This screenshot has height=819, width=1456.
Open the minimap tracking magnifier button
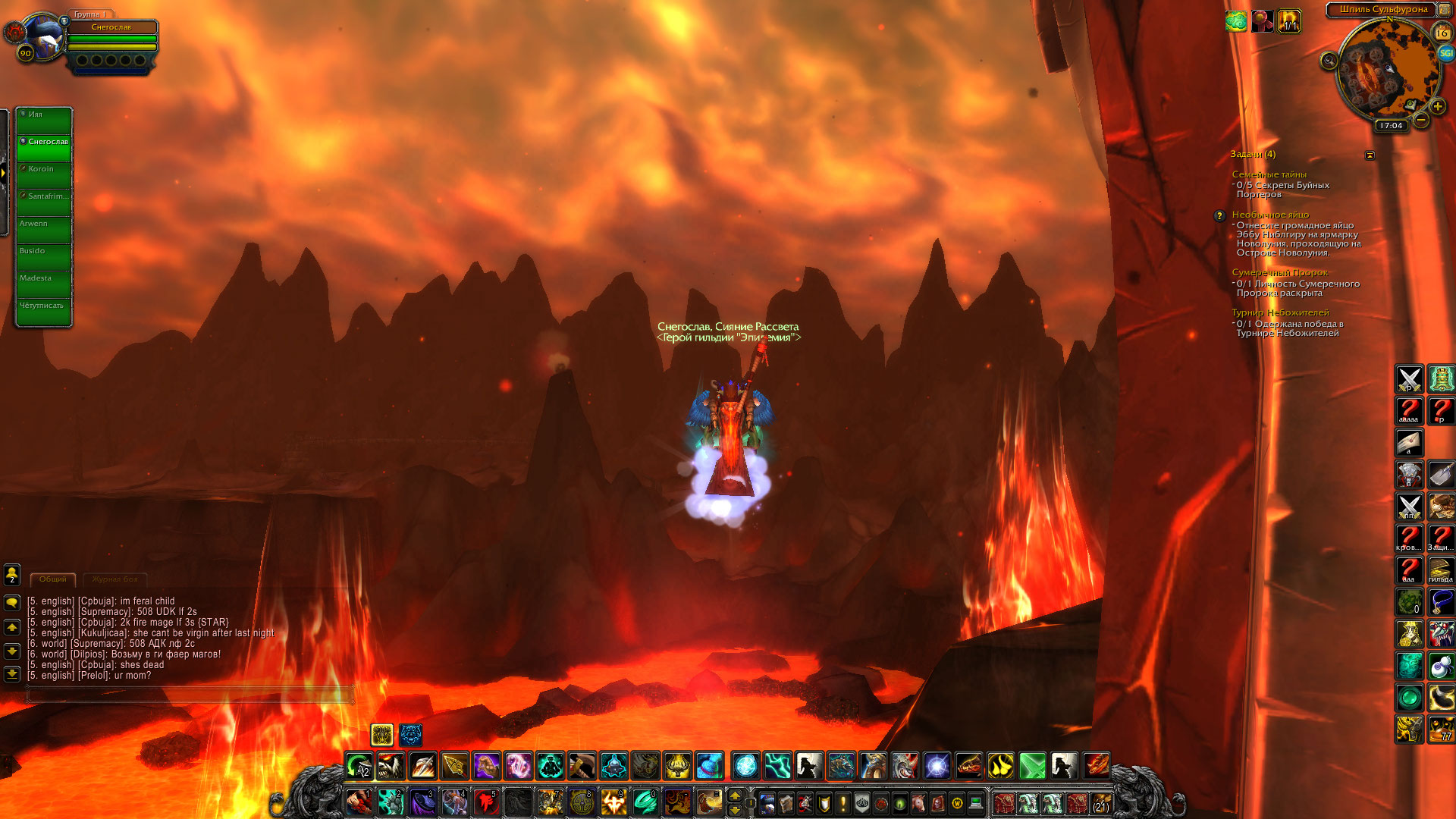point(1329,61)
